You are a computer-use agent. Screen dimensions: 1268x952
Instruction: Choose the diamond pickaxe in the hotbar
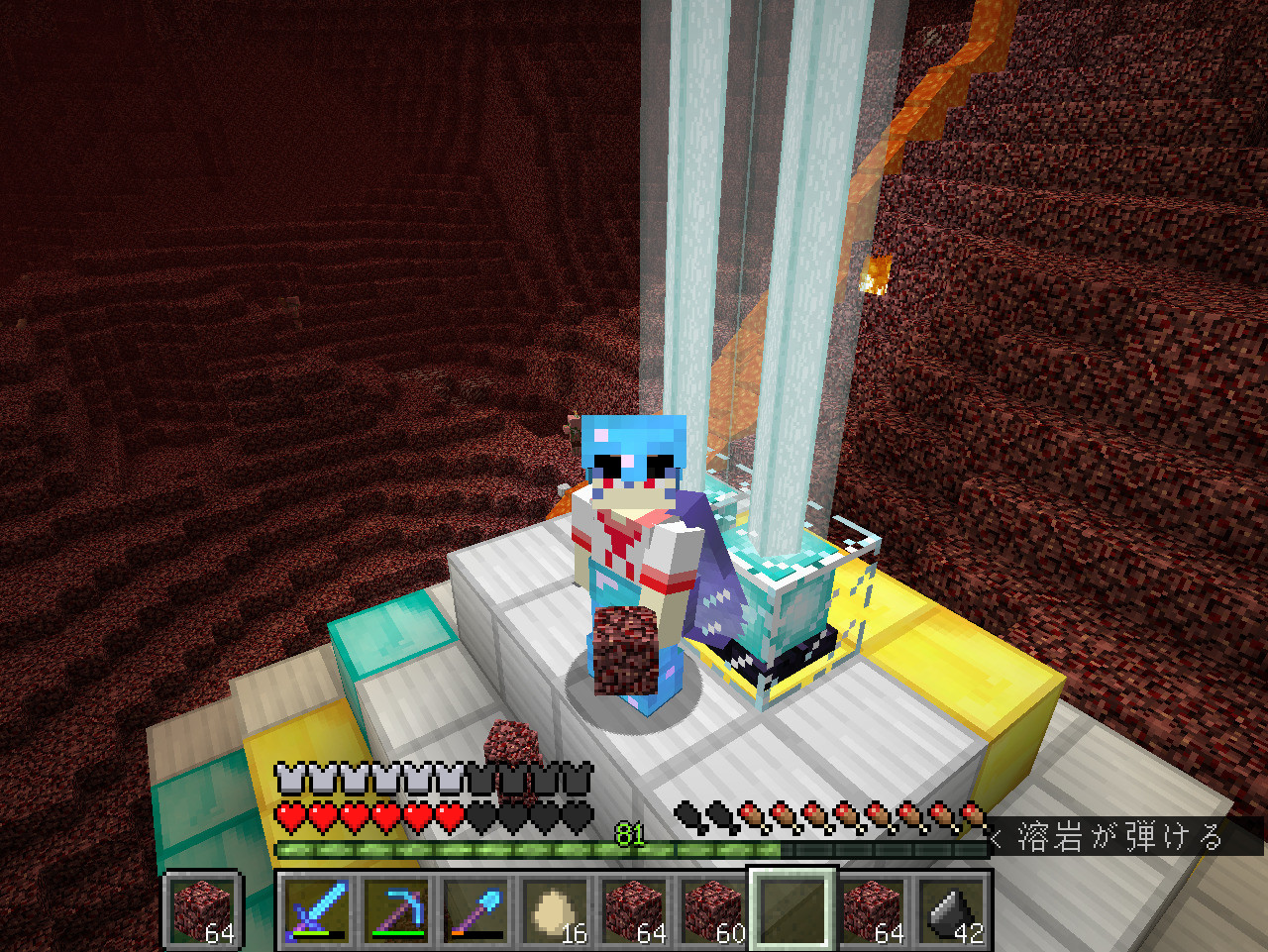click(x=396, y=909)
